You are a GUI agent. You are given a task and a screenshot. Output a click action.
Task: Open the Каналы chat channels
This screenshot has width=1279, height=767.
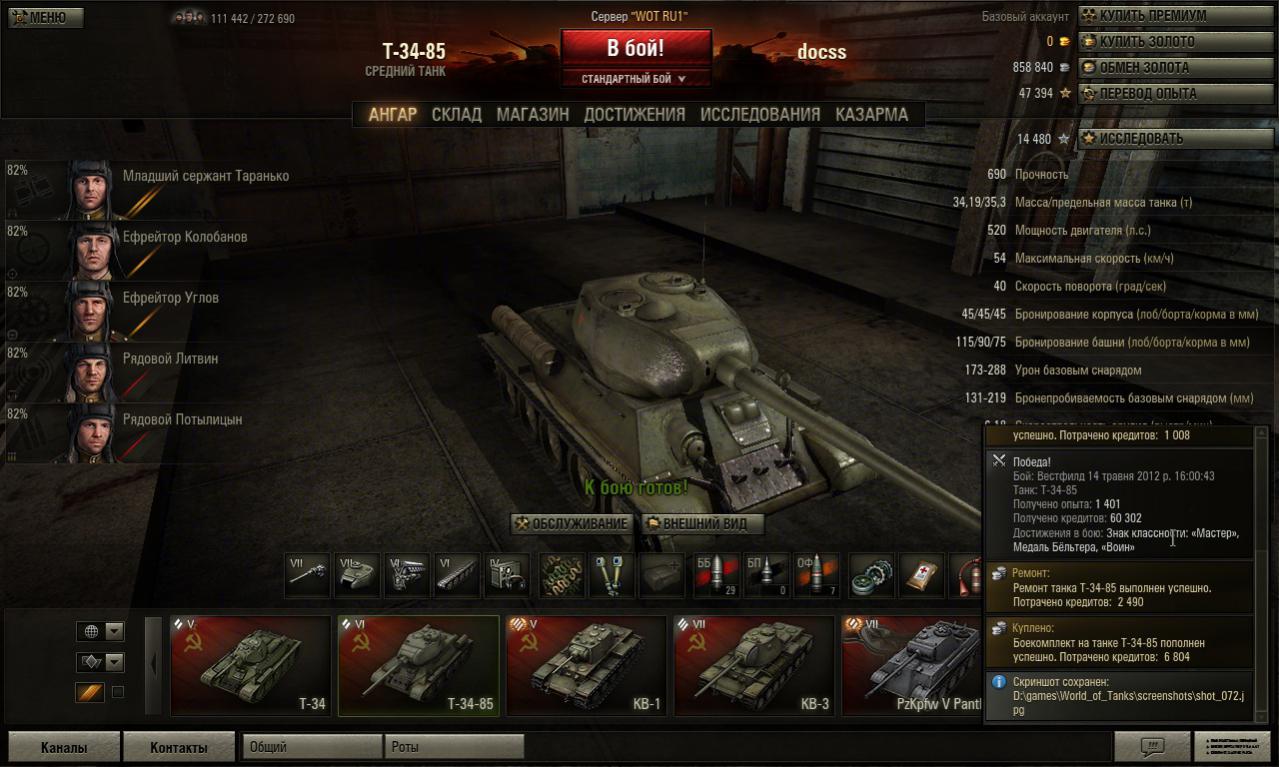[x=64, y=747]
